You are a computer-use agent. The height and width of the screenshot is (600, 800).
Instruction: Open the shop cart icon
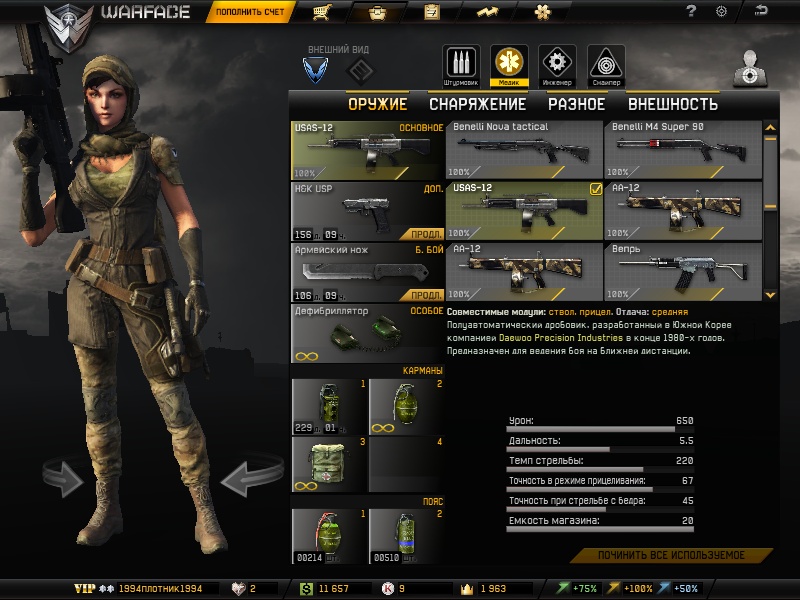point(322,12)
